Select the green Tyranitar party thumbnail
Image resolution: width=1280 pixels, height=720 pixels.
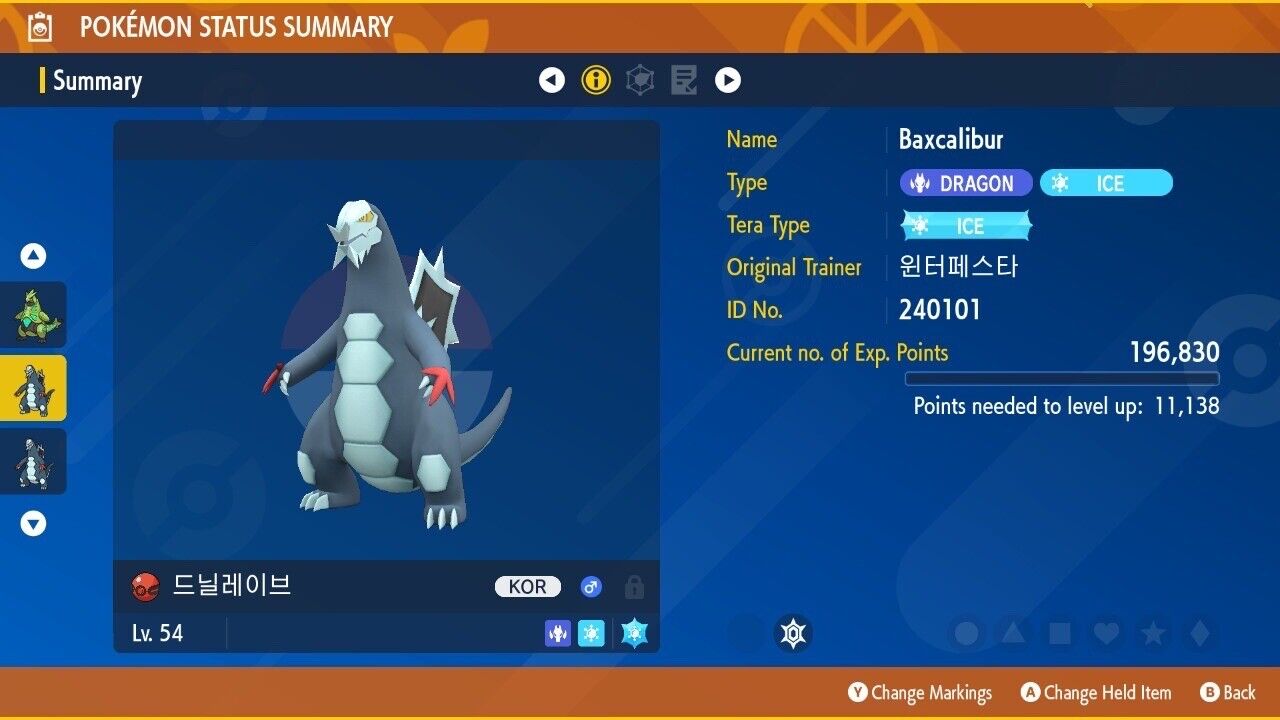point(34,315)
